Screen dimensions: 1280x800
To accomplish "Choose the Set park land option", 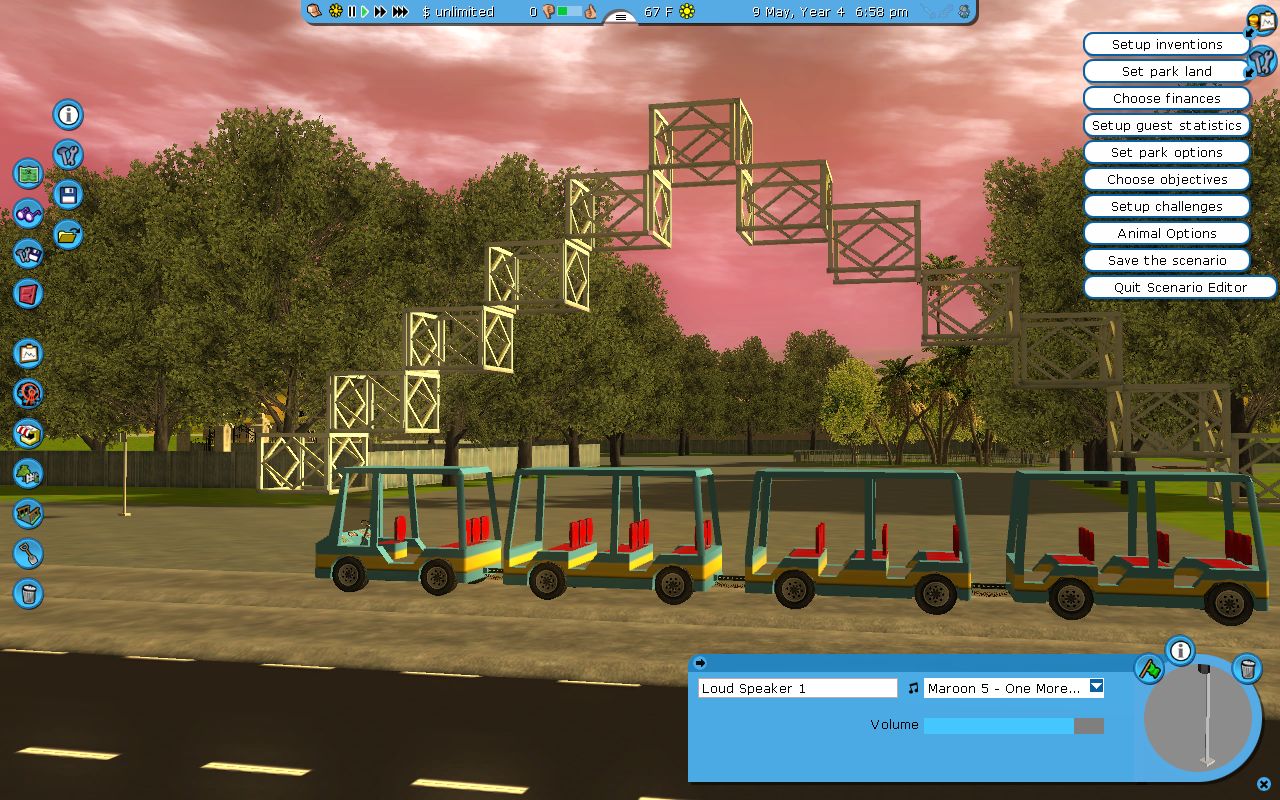I will point(1166,72).
